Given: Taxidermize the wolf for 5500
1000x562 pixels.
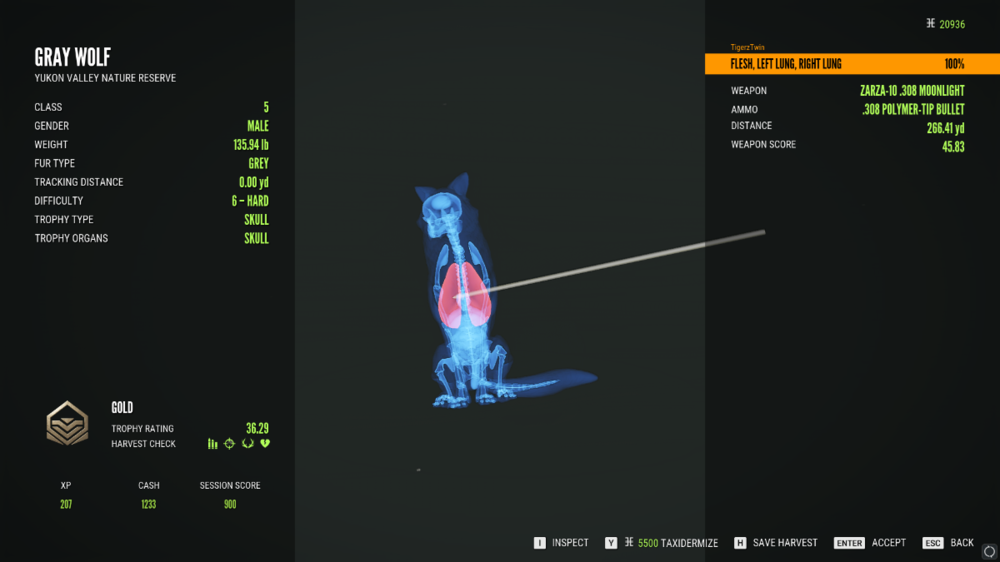Looking at the screenshot, I should pos(662,543).
